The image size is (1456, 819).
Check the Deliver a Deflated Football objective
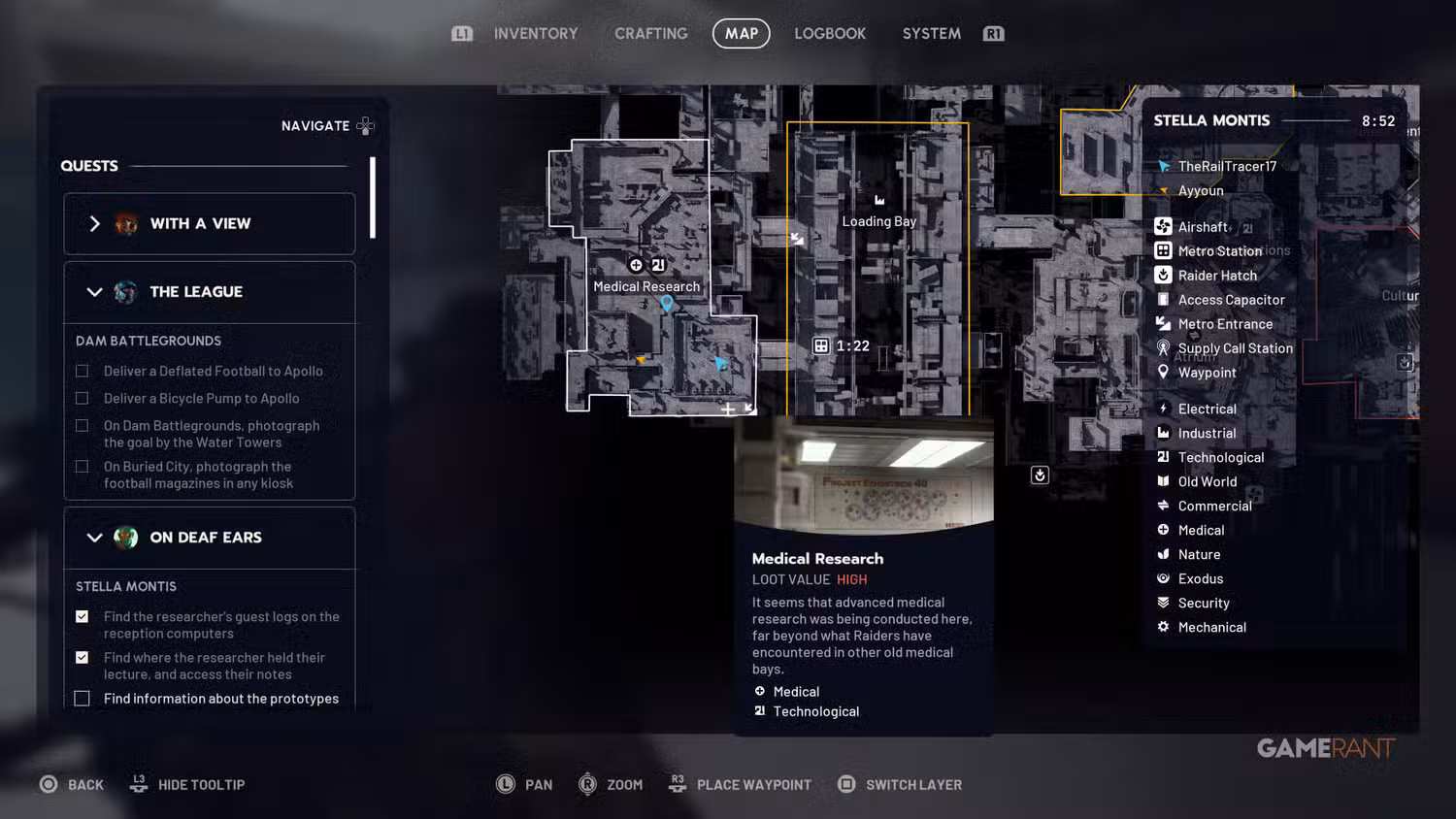click(x=82, y=371)
